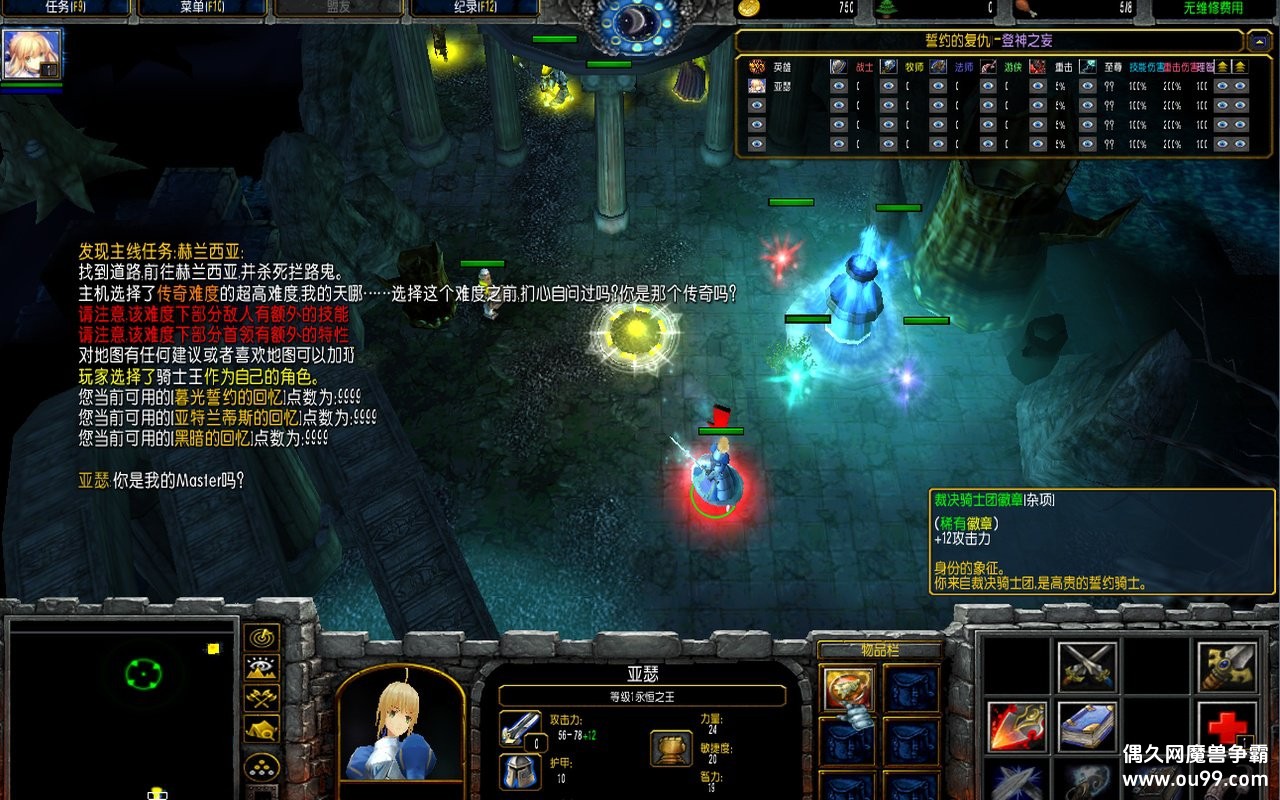Open the 任务 (F9) quests menu
Image resolution: width=1280 pixels, height=800 pixels.
pos(66,9)
